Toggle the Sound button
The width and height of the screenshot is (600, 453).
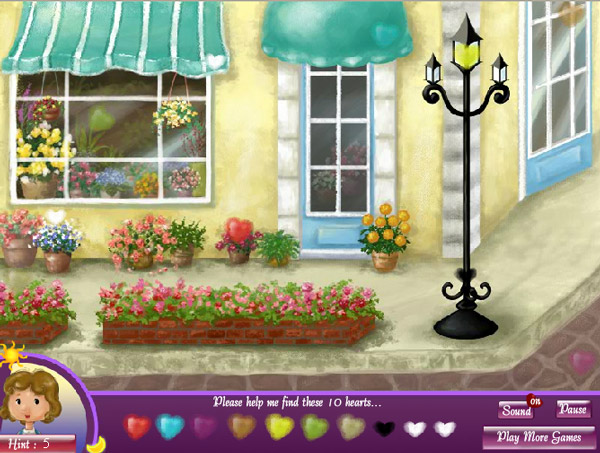pyautogui.click(x=516, y=410)
